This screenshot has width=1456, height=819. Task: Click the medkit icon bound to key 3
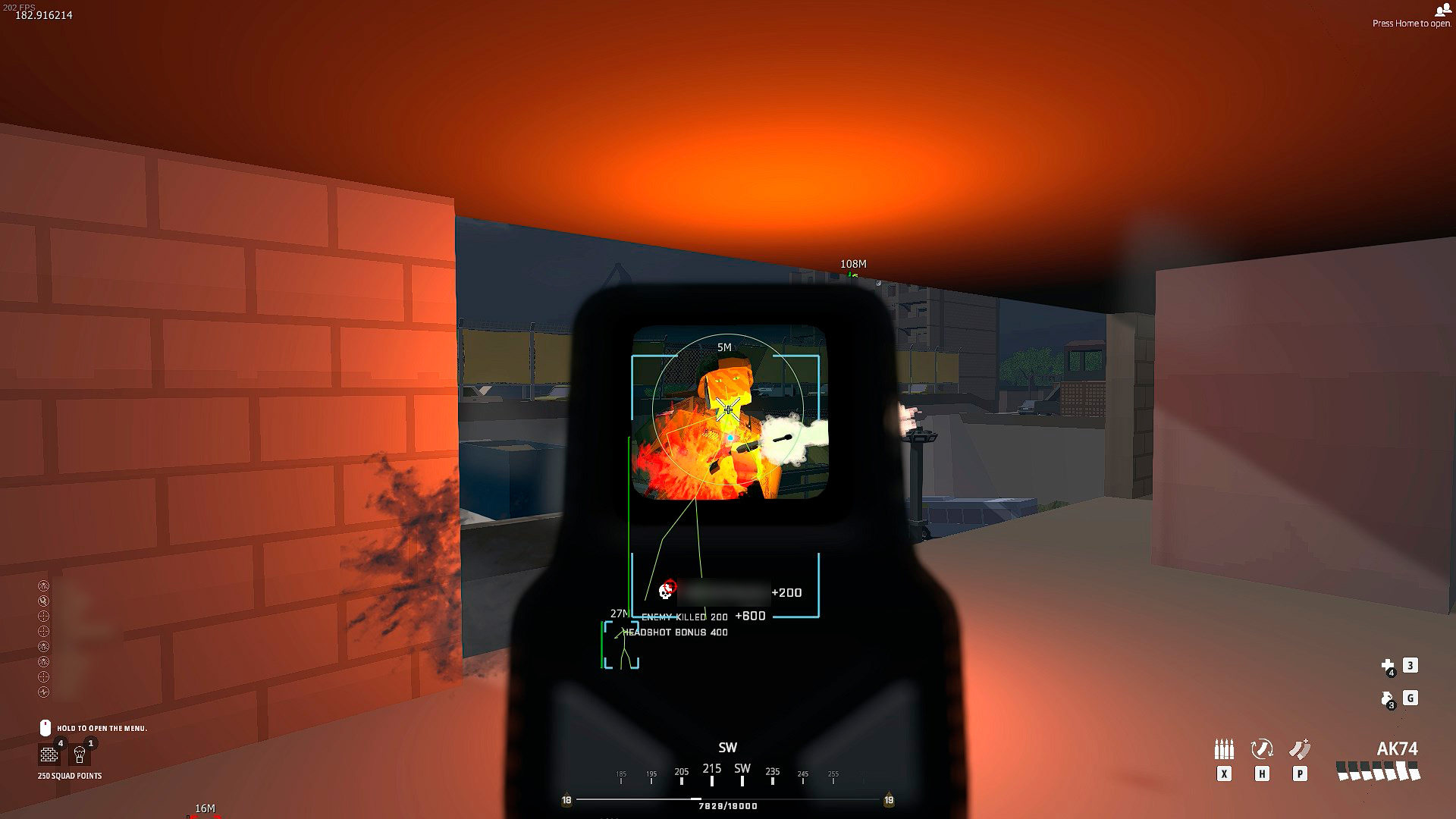tap(1389, 666)
